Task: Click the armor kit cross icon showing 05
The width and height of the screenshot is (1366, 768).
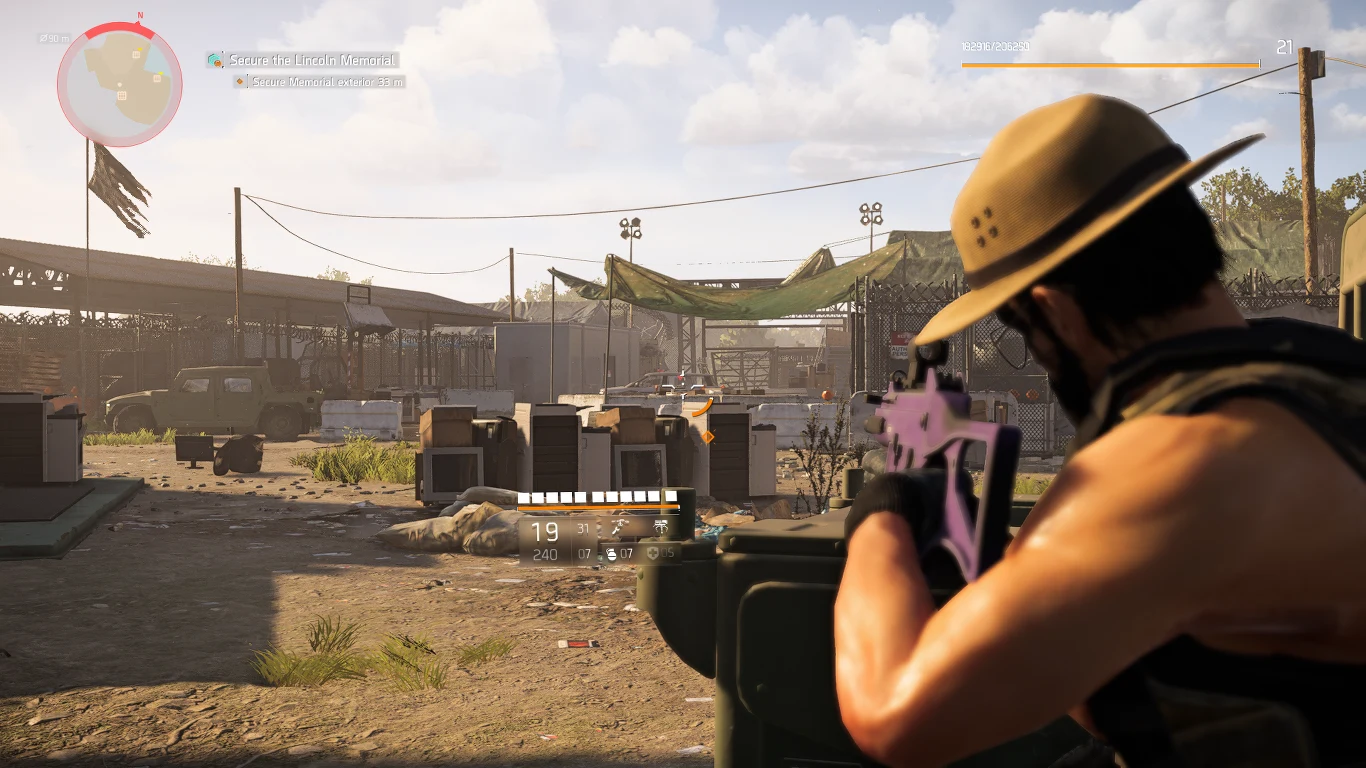Action: (x=653, y=553)
